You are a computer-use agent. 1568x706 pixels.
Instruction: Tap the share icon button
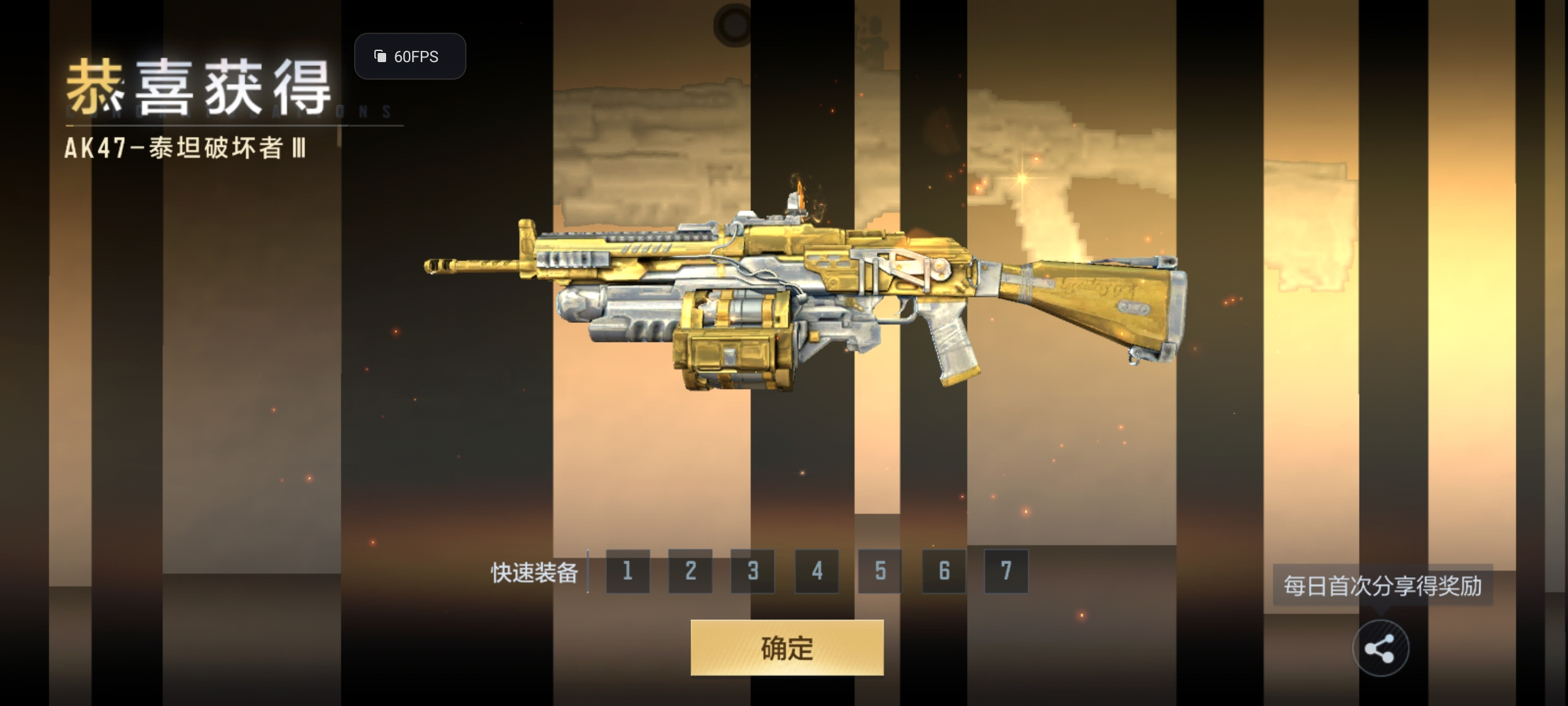point(1380,648)
